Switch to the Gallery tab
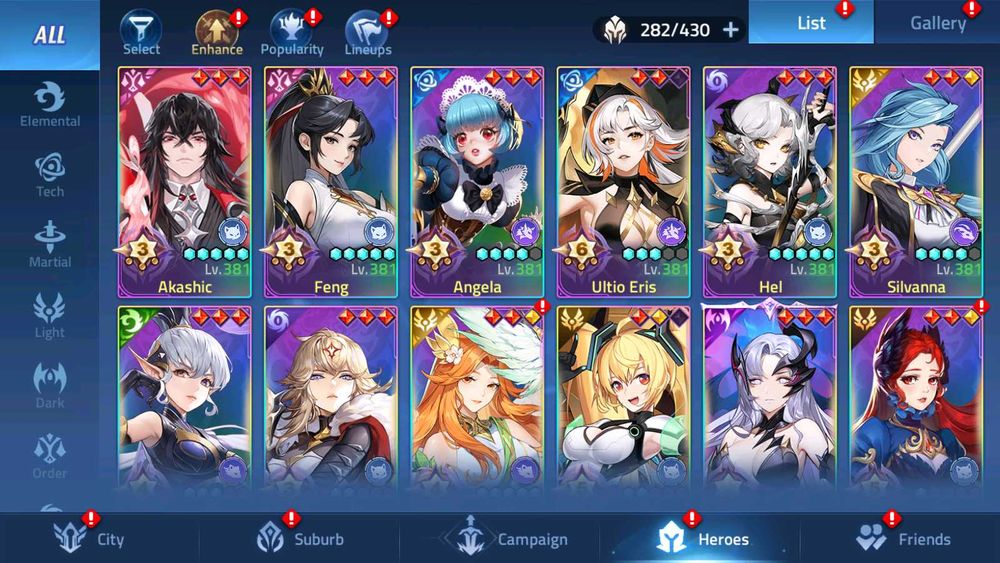 tap(937, 23)
